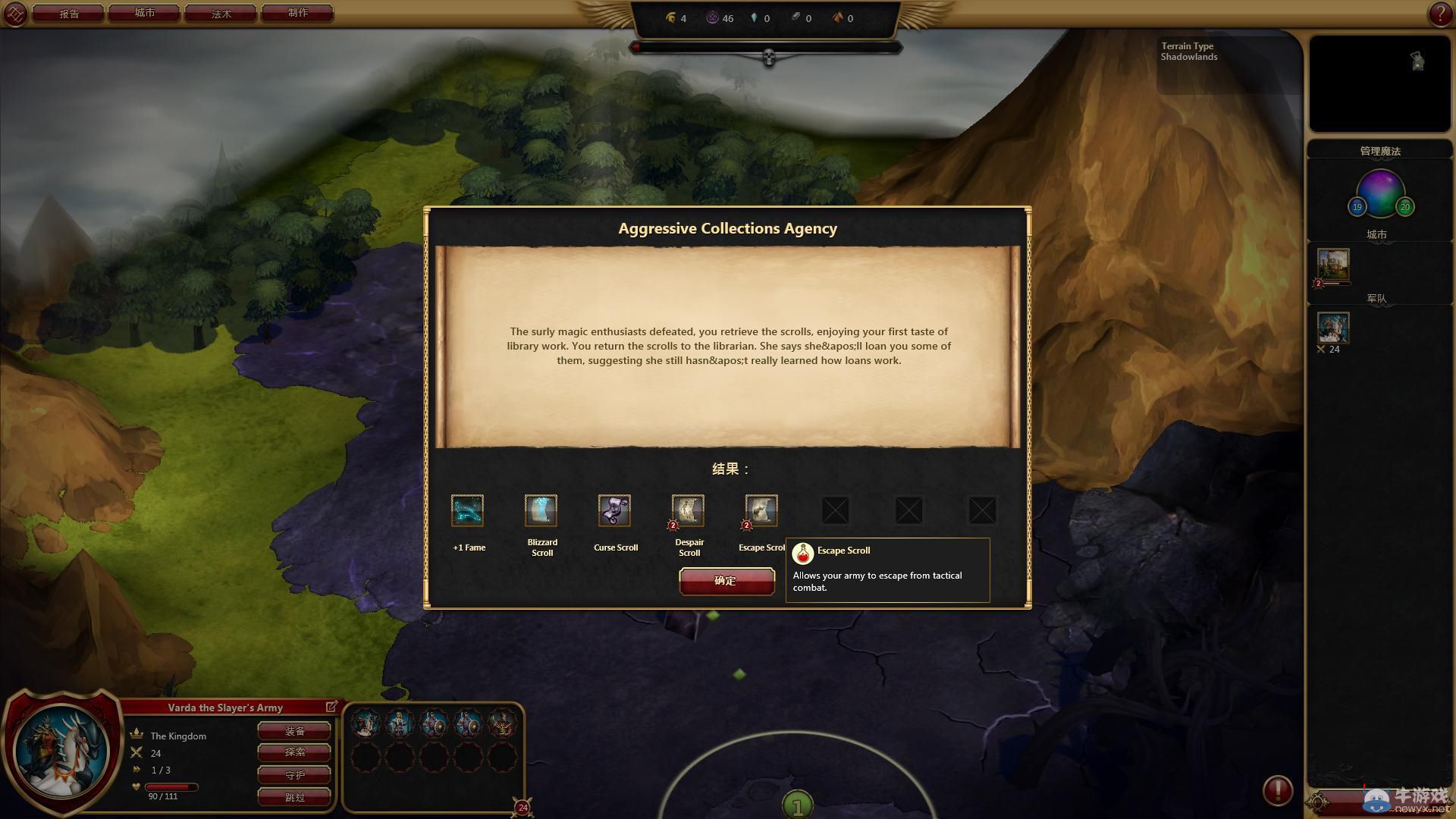Screen dimensions: 1456x819
Task: Open 管理魔法 manage magic panel
Action: 1379,151
